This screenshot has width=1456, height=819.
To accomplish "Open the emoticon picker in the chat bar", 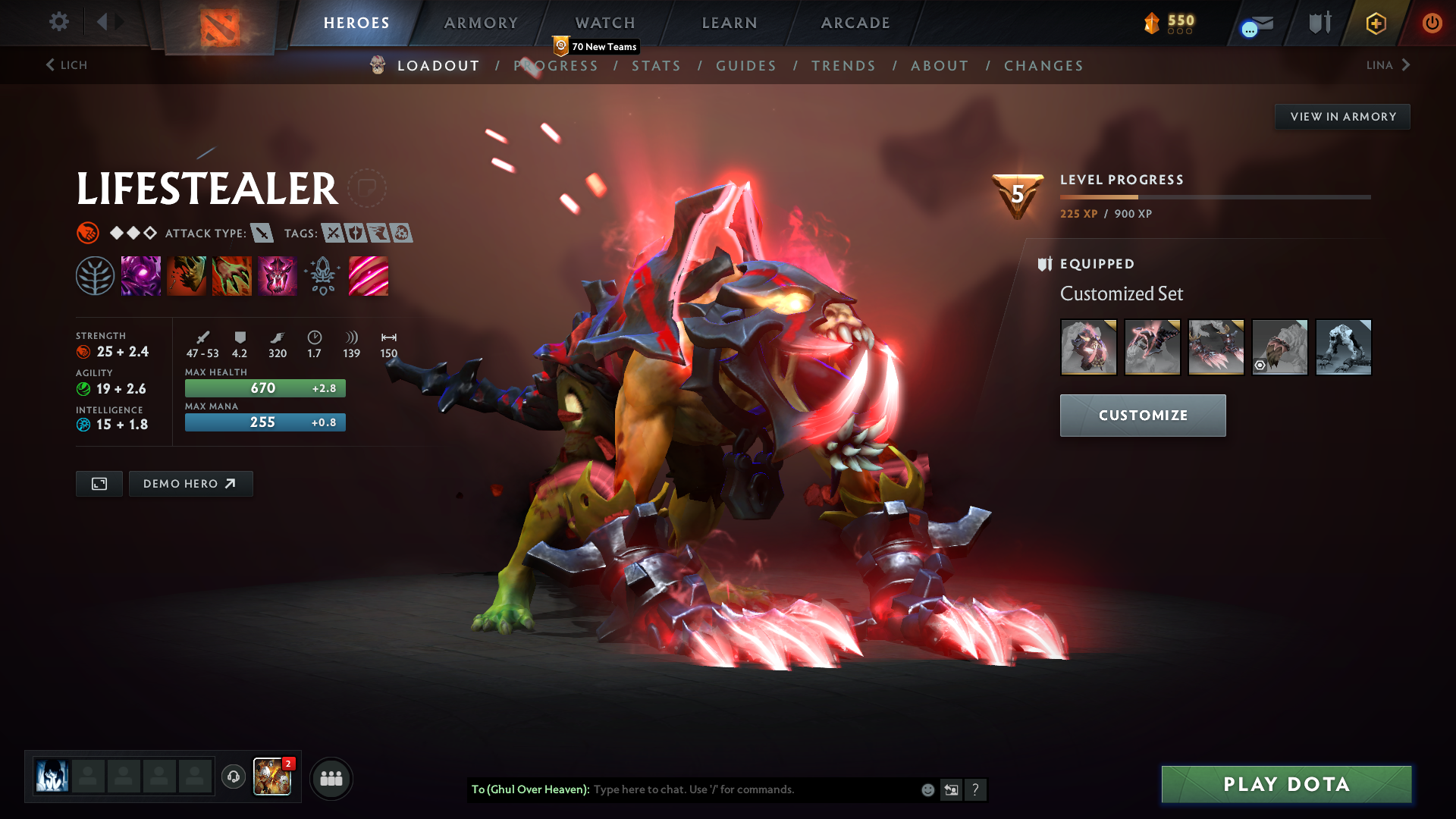I will pos(927,789).
